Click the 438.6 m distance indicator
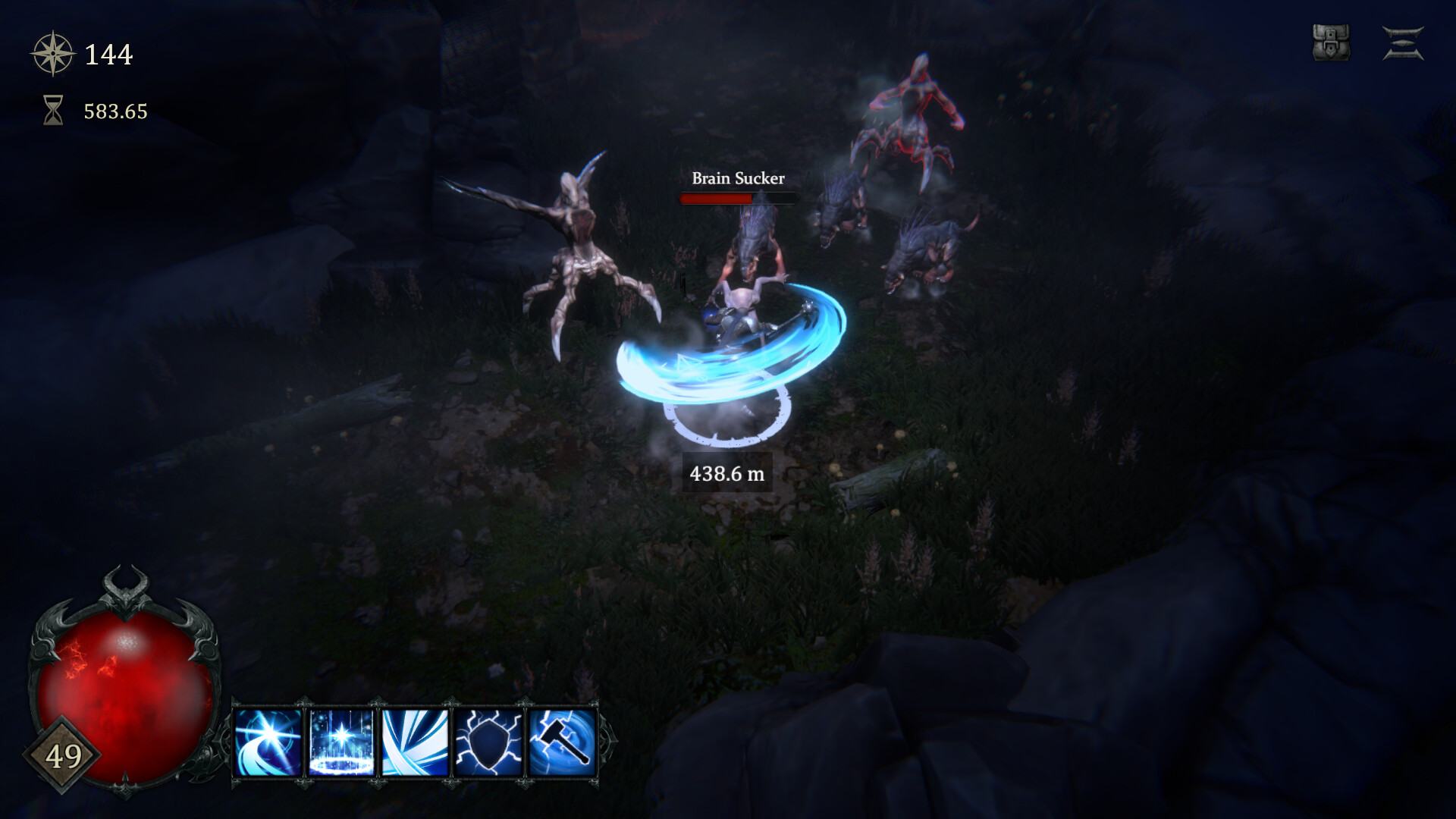Viewport: 1456px width, 819px height. (726, 473)
